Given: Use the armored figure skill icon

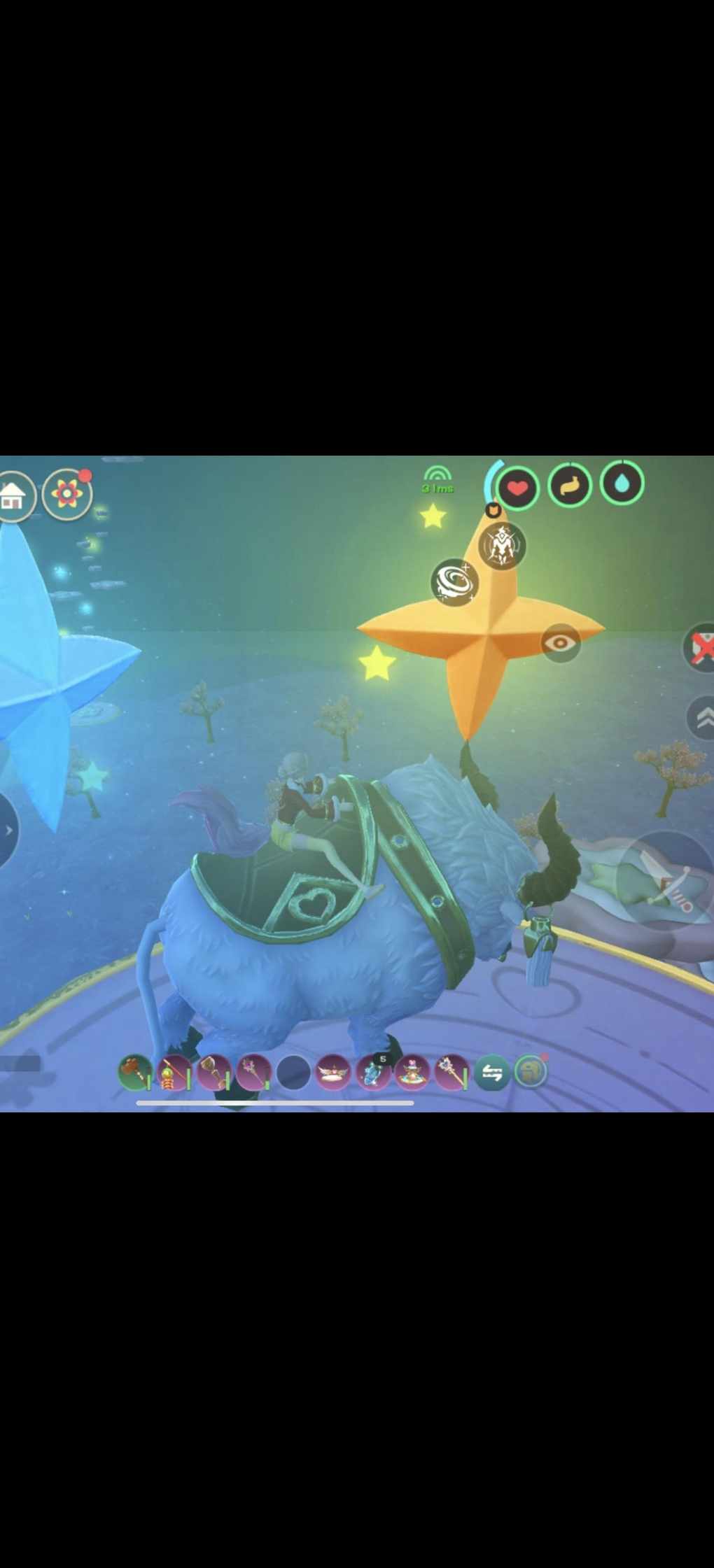Looking at the screenshot, I should (502, 545).
